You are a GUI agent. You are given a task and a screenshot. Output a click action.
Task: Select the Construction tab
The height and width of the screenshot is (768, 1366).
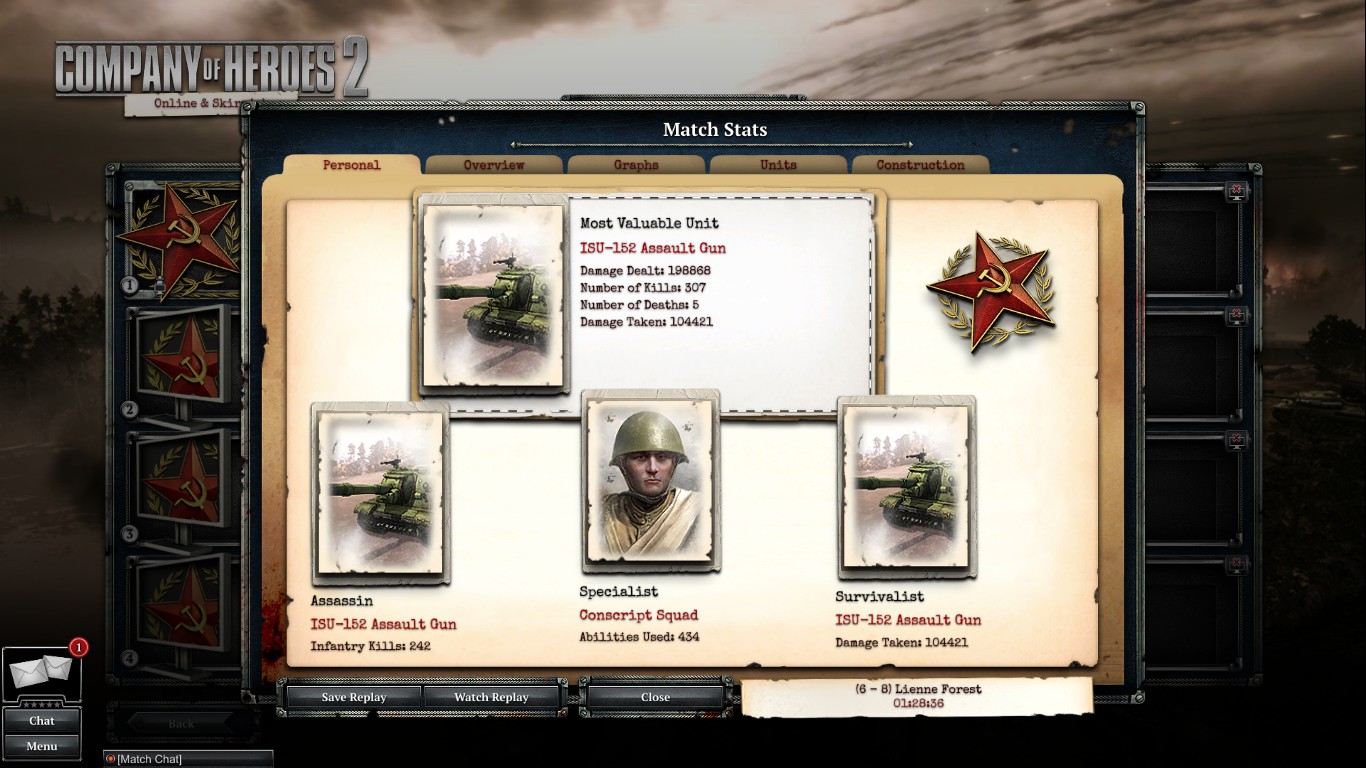coord(920,165)
